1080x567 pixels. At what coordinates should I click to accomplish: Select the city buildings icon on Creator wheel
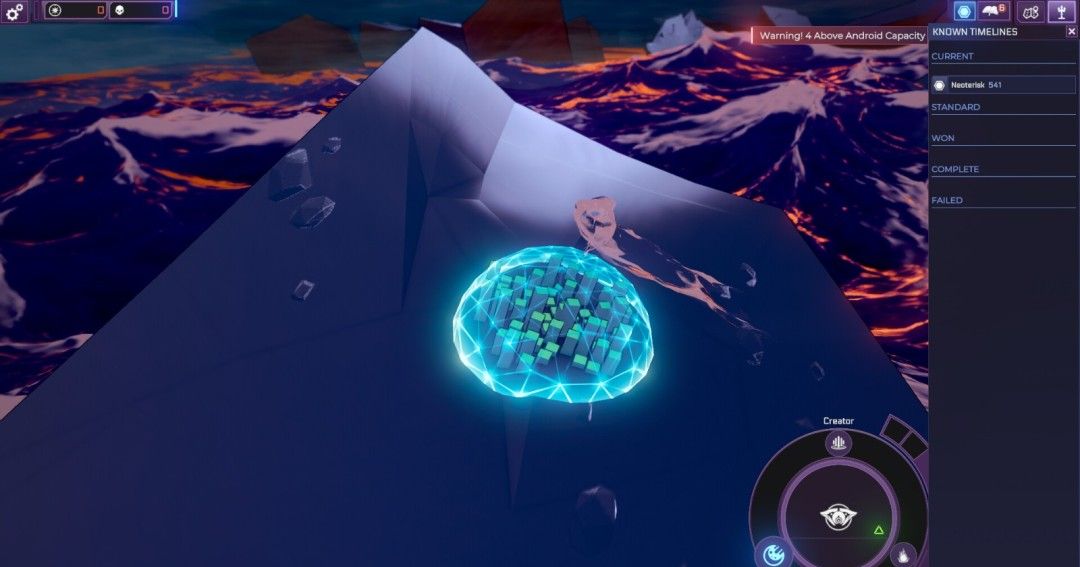pos(838,443)
